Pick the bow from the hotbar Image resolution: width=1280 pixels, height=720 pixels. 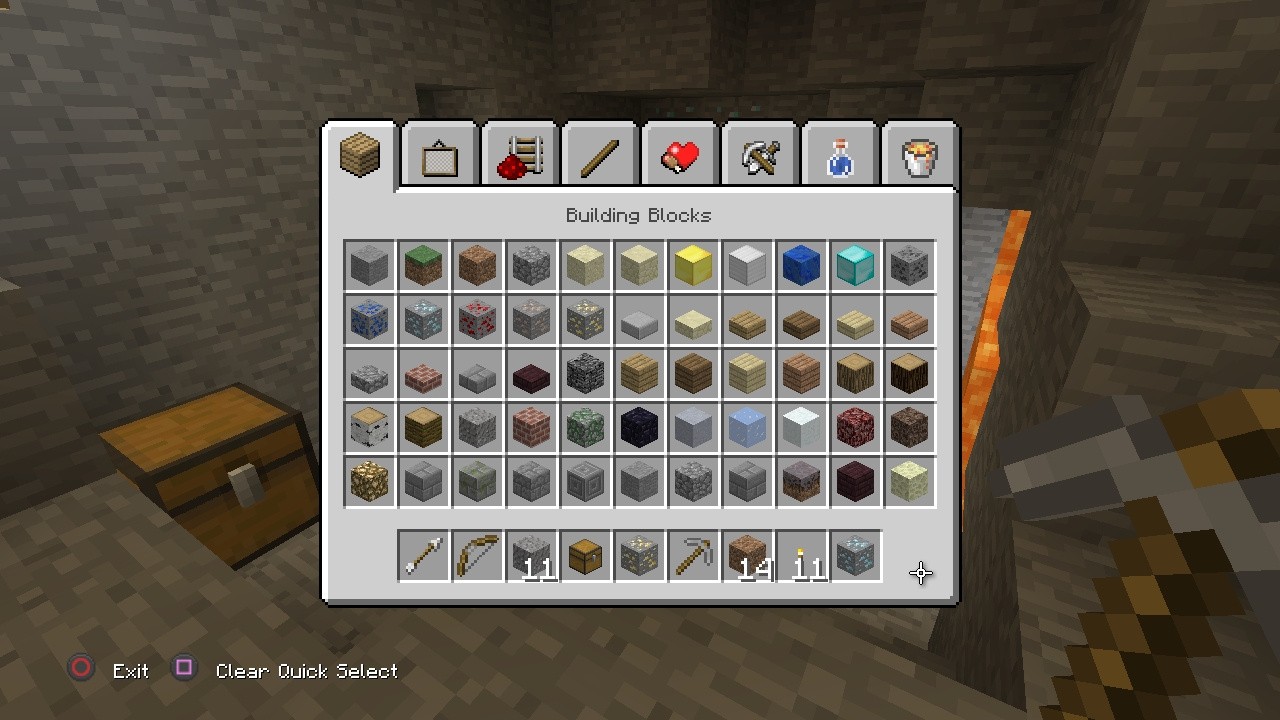(x=477, y=556)
